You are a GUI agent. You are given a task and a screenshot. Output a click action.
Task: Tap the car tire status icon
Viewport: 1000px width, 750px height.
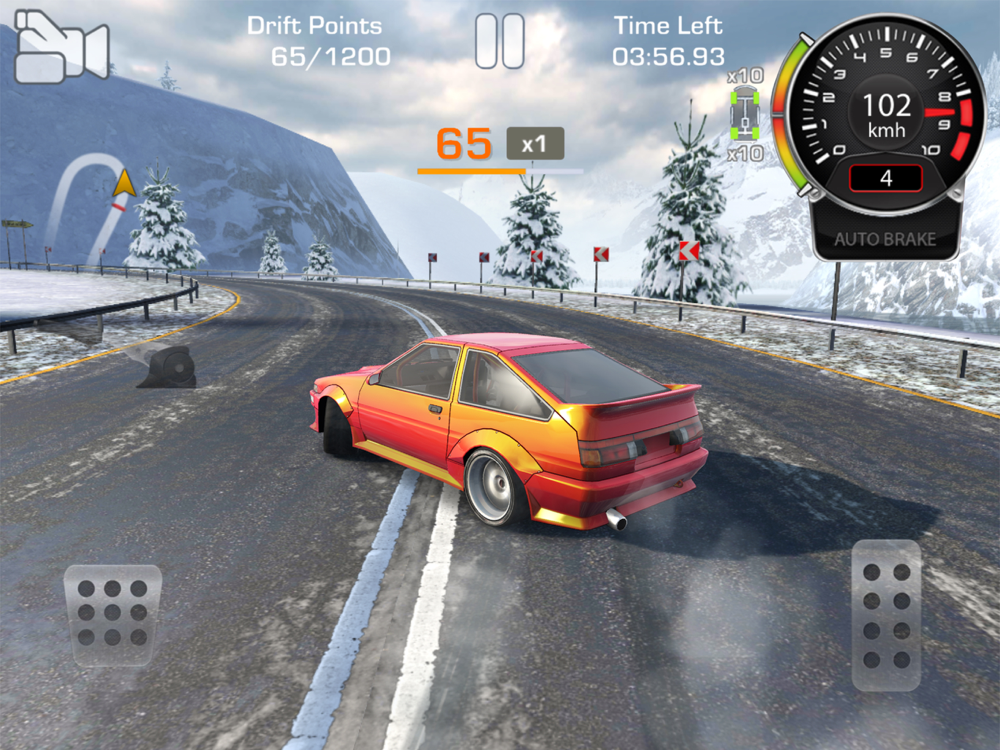[745, 114]
